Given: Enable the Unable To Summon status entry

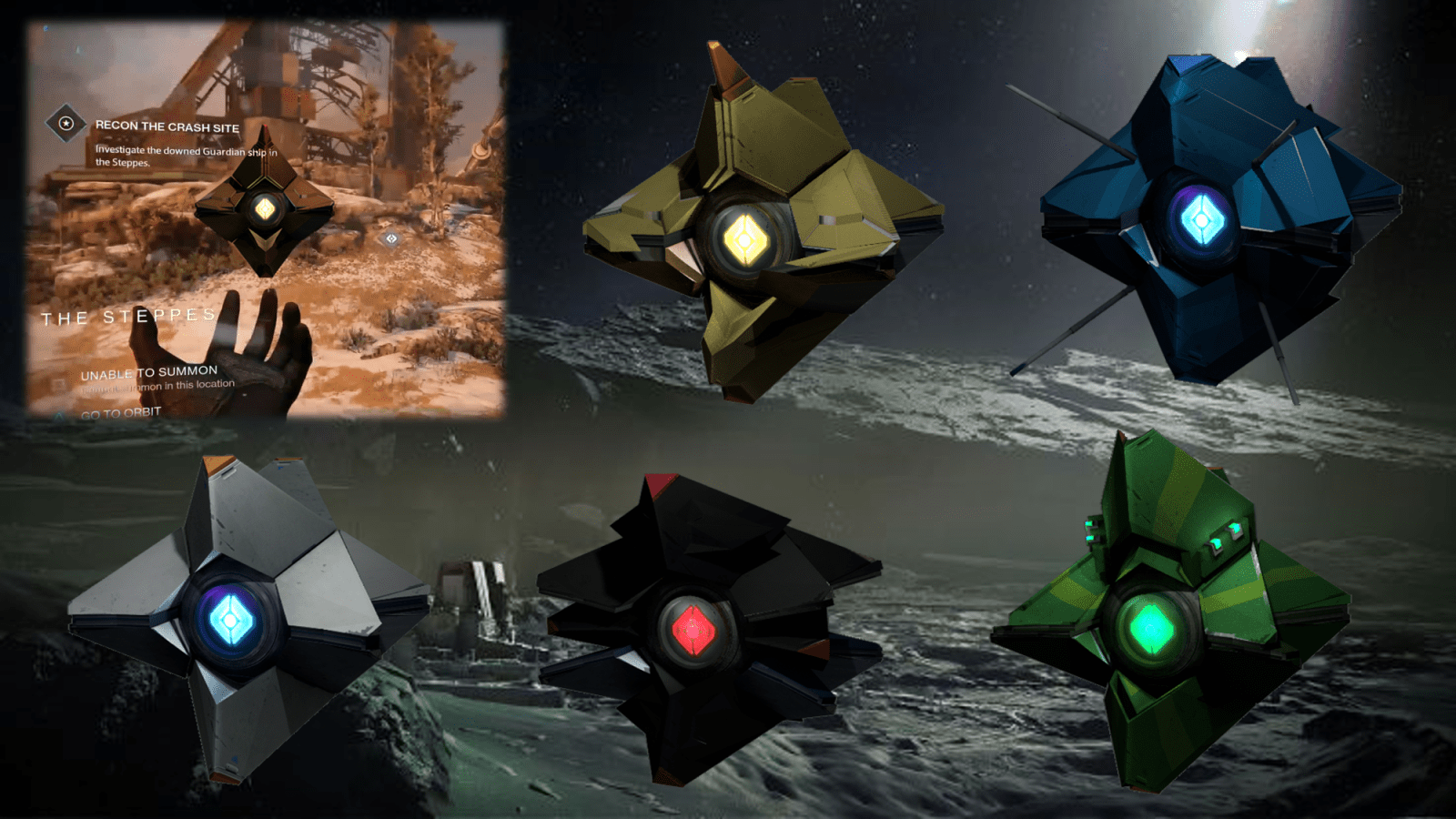Looking at the screenshot, I should 150,370.
